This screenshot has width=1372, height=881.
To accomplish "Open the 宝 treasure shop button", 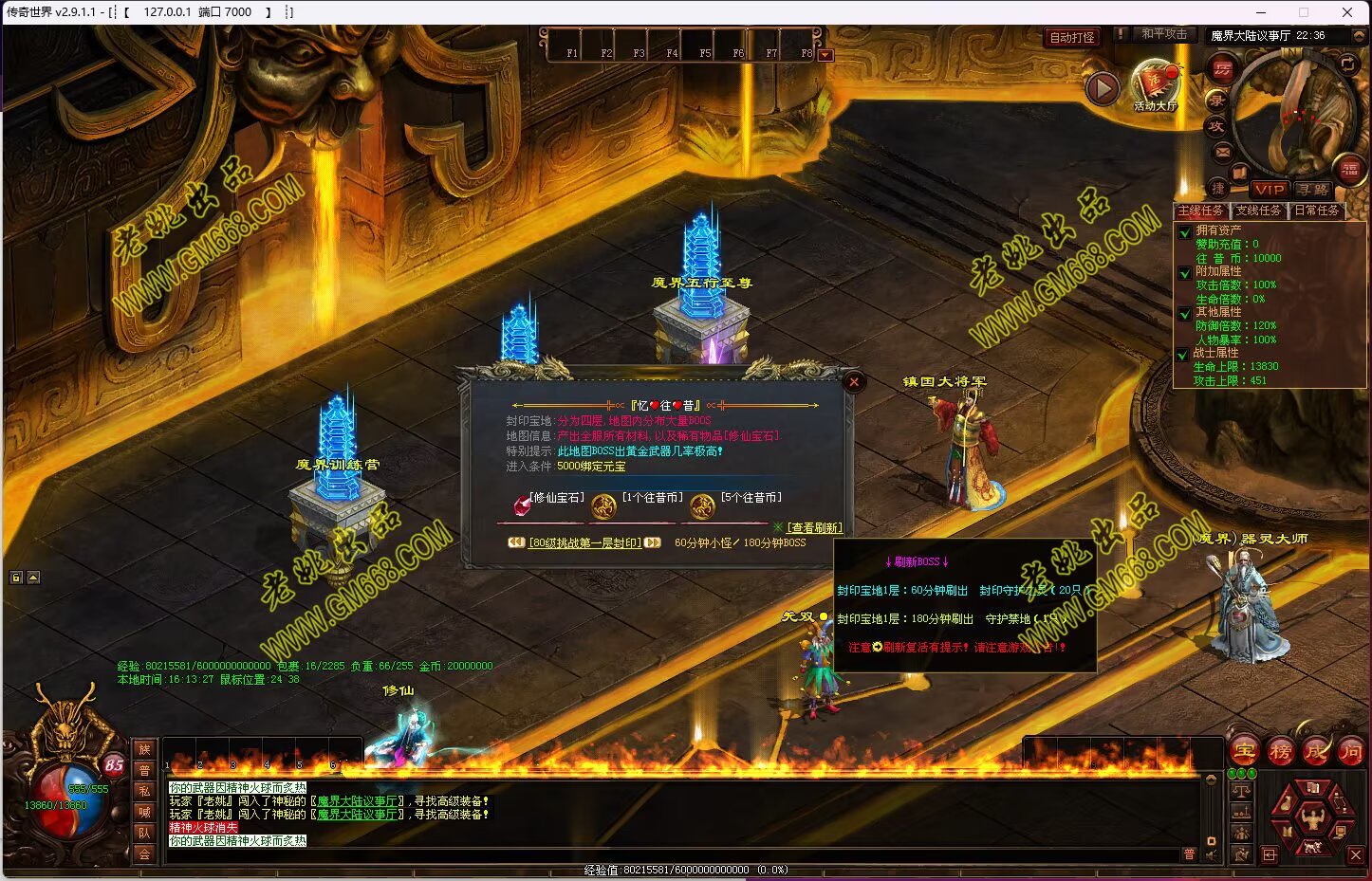I will (x=1244, y=751).
